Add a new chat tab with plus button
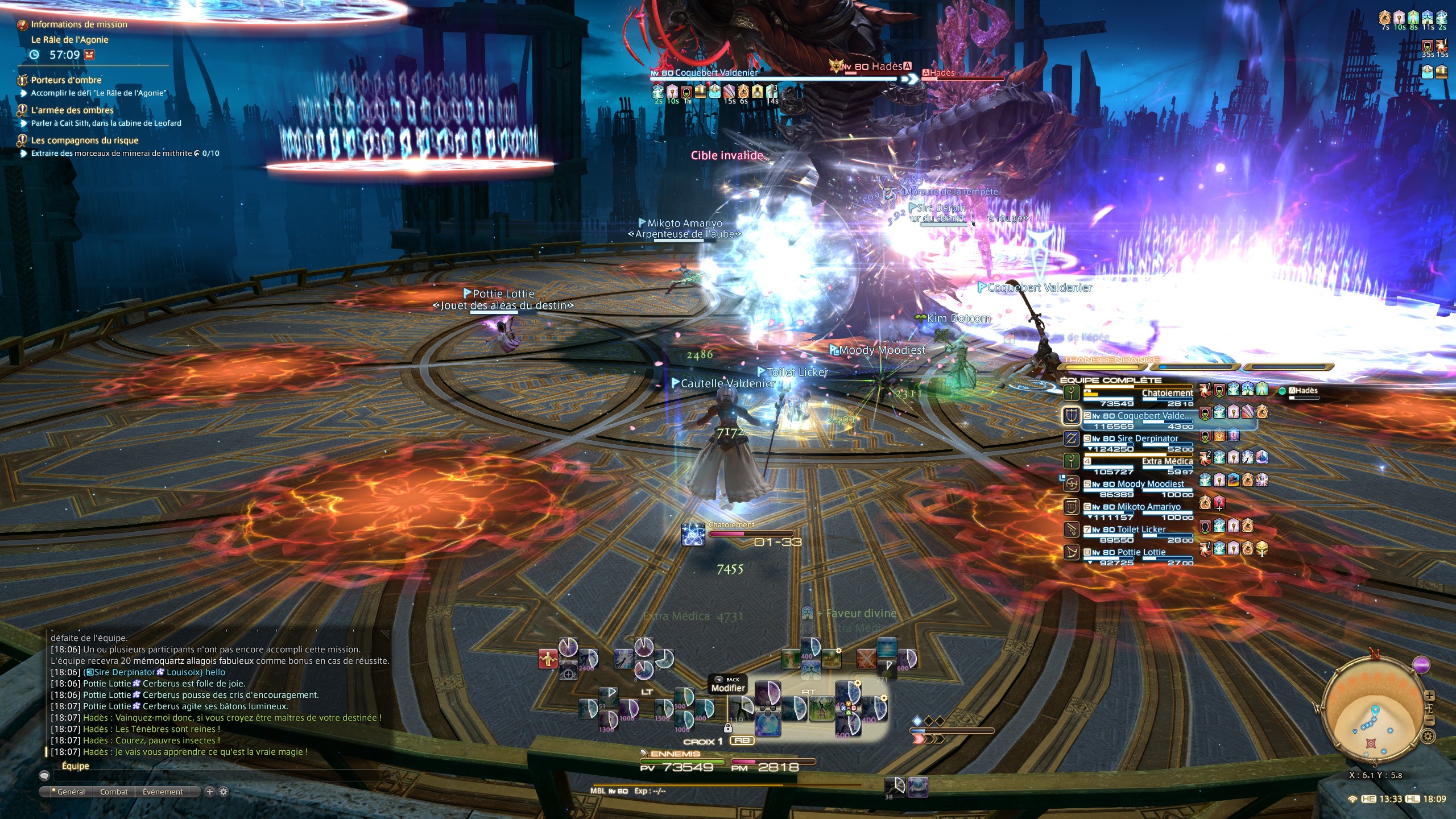Screen dimensions: 1456x819 209,792
